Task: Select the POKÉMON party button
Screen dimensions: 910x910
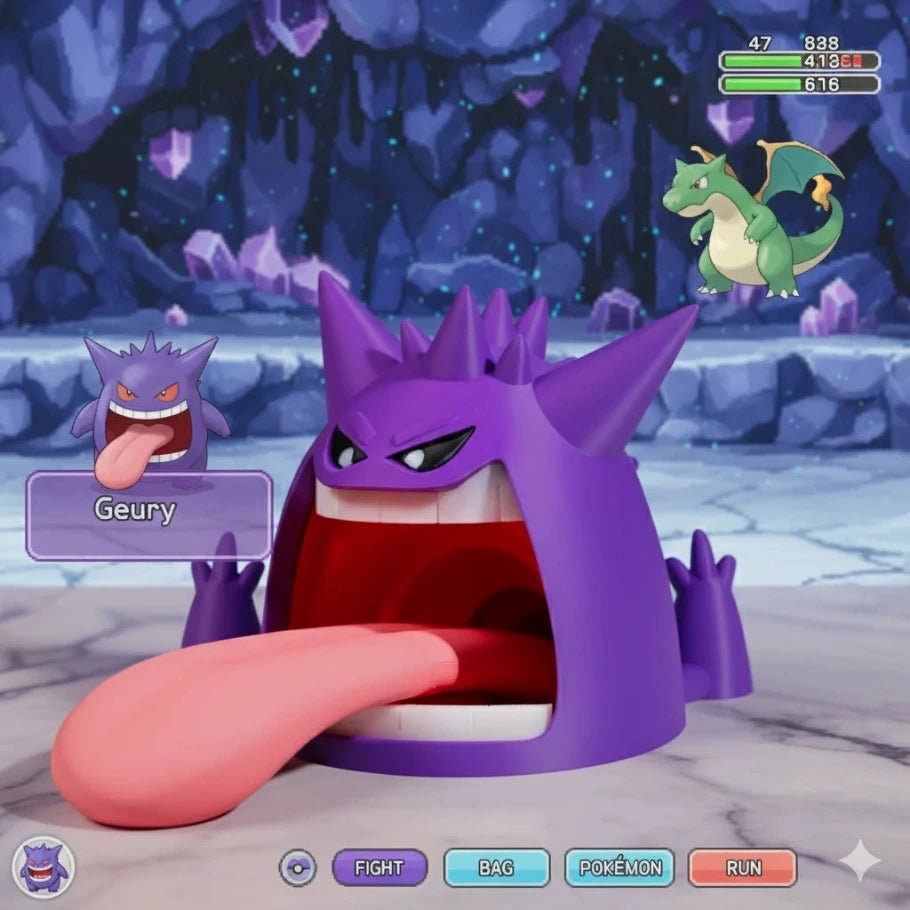Action: point(619,868)
